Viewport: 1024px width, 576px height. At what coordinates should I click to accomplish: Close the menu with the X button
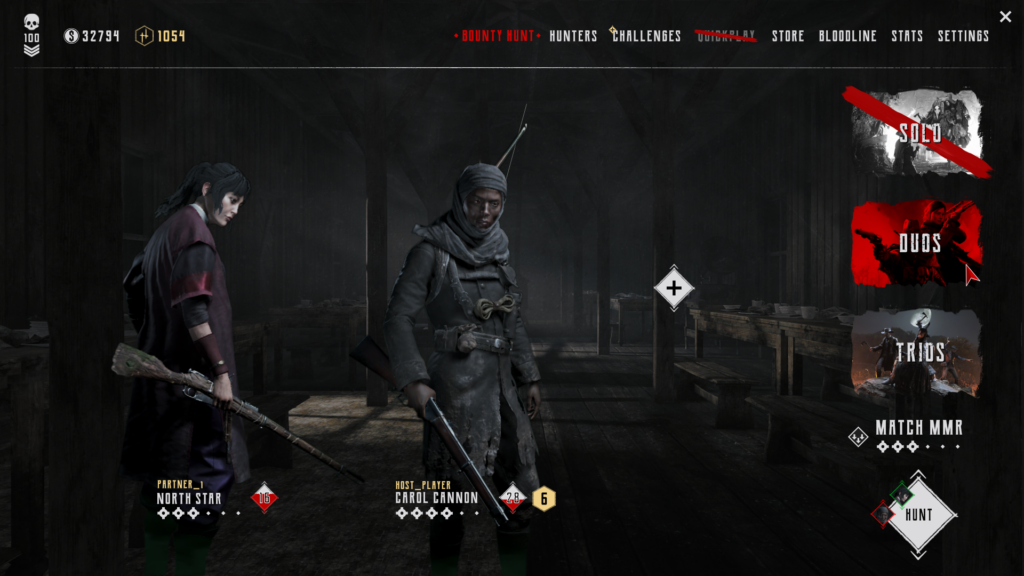[x=1005, y=16]
